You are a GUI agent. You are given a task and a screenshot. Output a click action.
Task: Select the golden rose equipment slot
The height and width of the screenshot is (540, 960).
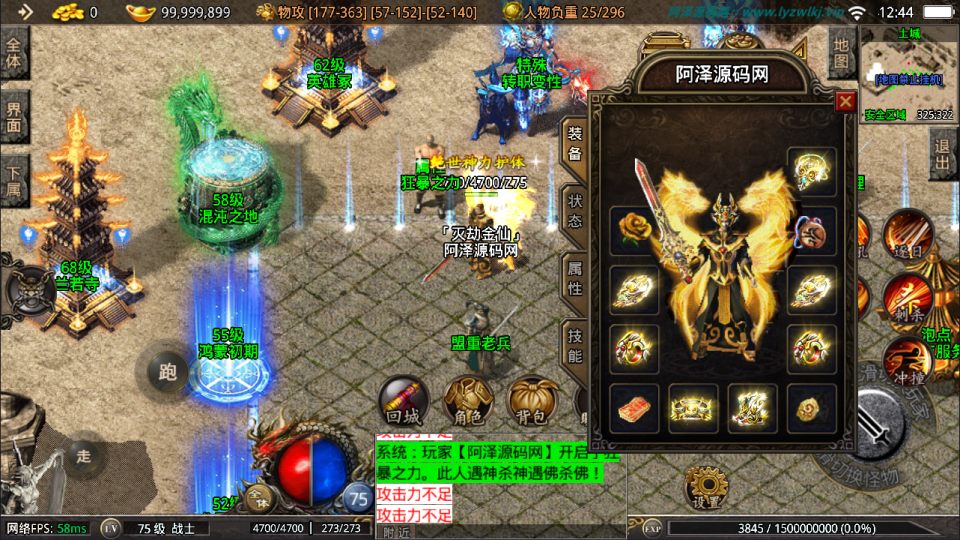click(x=634, y=228)
